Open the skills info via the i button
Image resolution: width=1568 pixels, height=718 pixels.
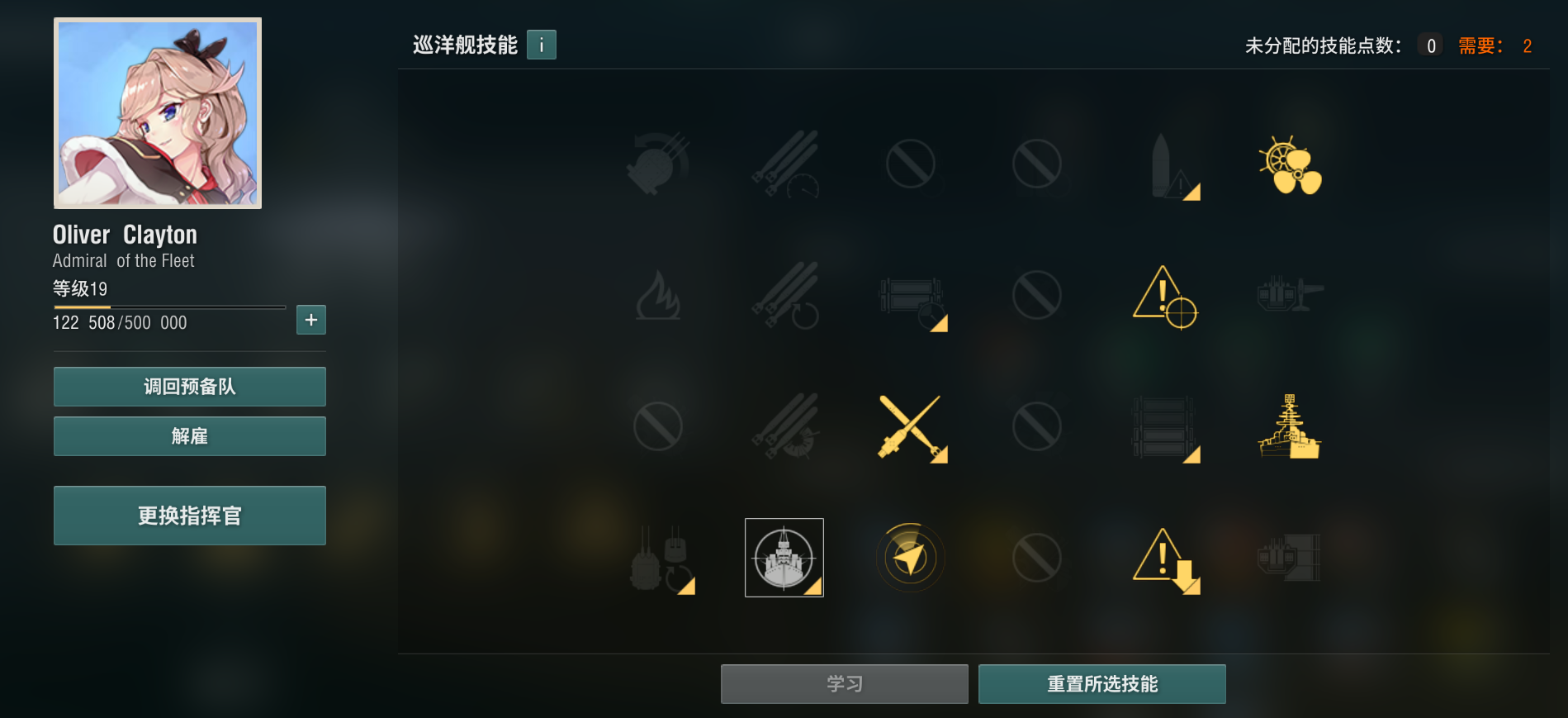click(541, 45)
